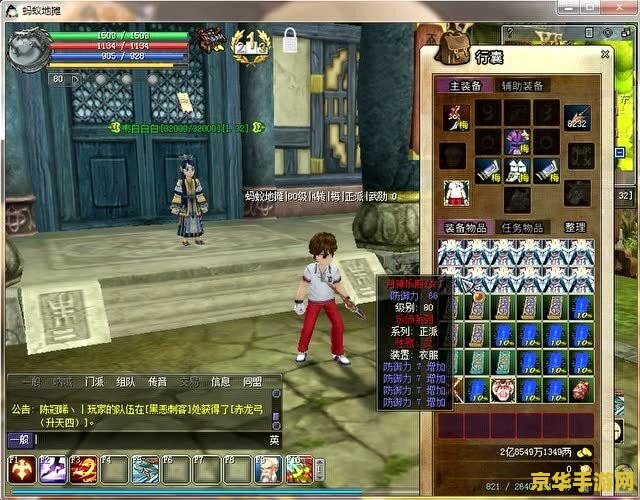Select the equipped purple robe slot
Image resolution: width=640 pixels, height=500 pixels.
(517, 141)
